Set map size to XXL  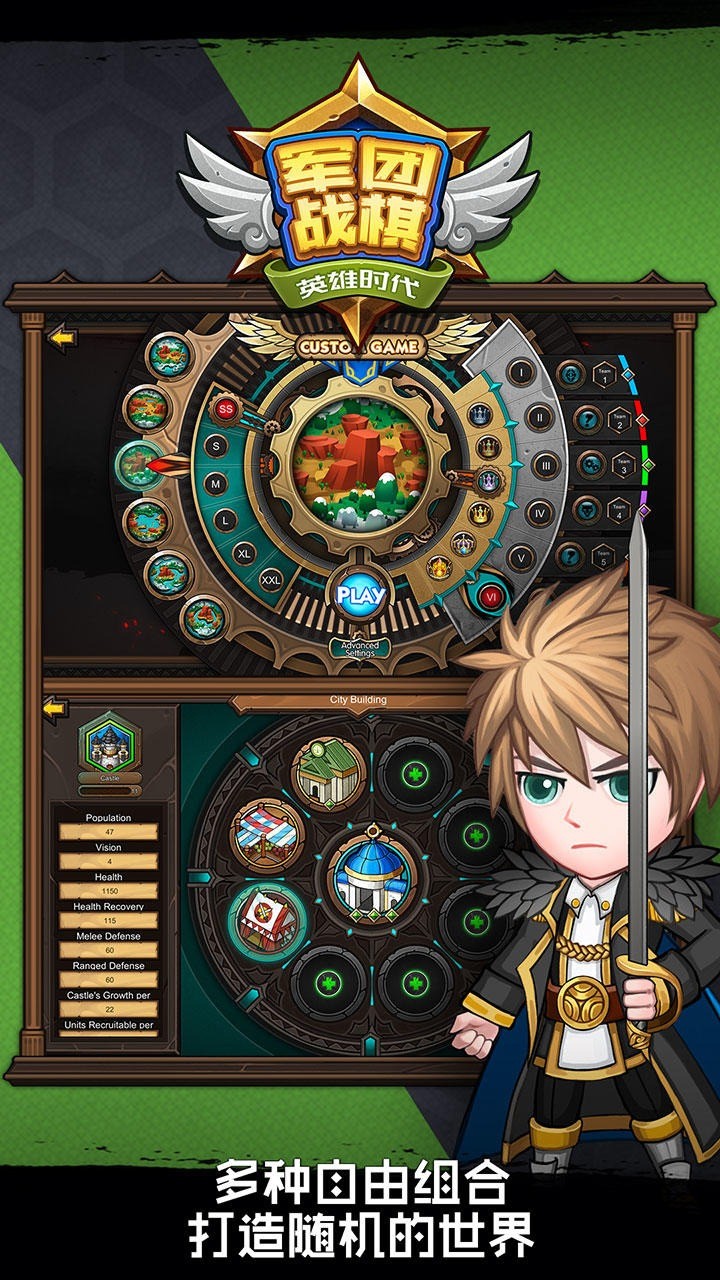pyautogui.click(x=271, y=579)
